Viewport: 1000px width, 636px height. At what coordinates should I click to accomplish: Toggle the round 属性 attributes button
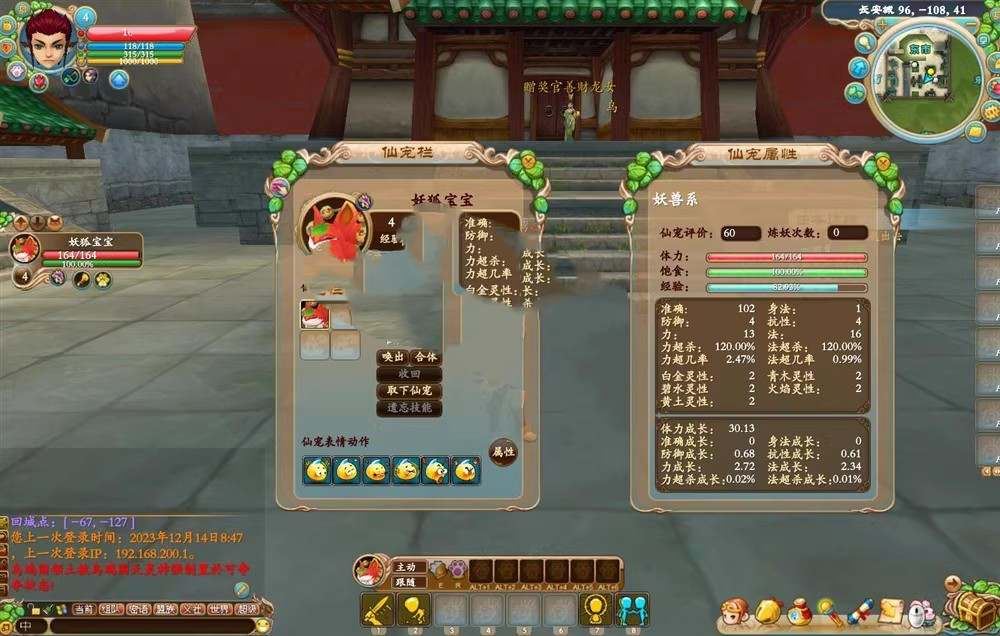(503, 452)
